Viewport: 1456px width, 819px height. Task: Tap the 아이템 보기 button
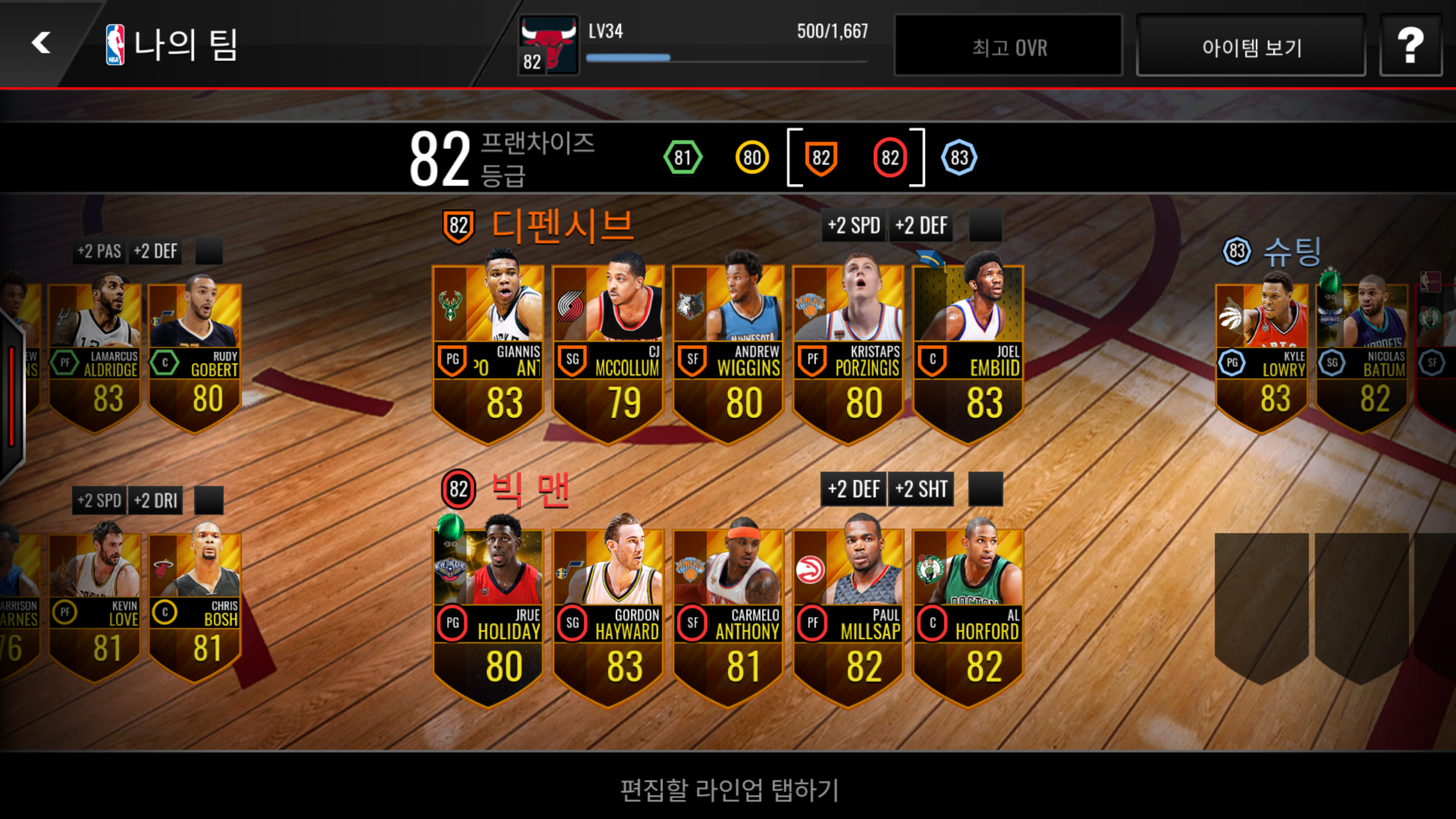pos(1251,47)
